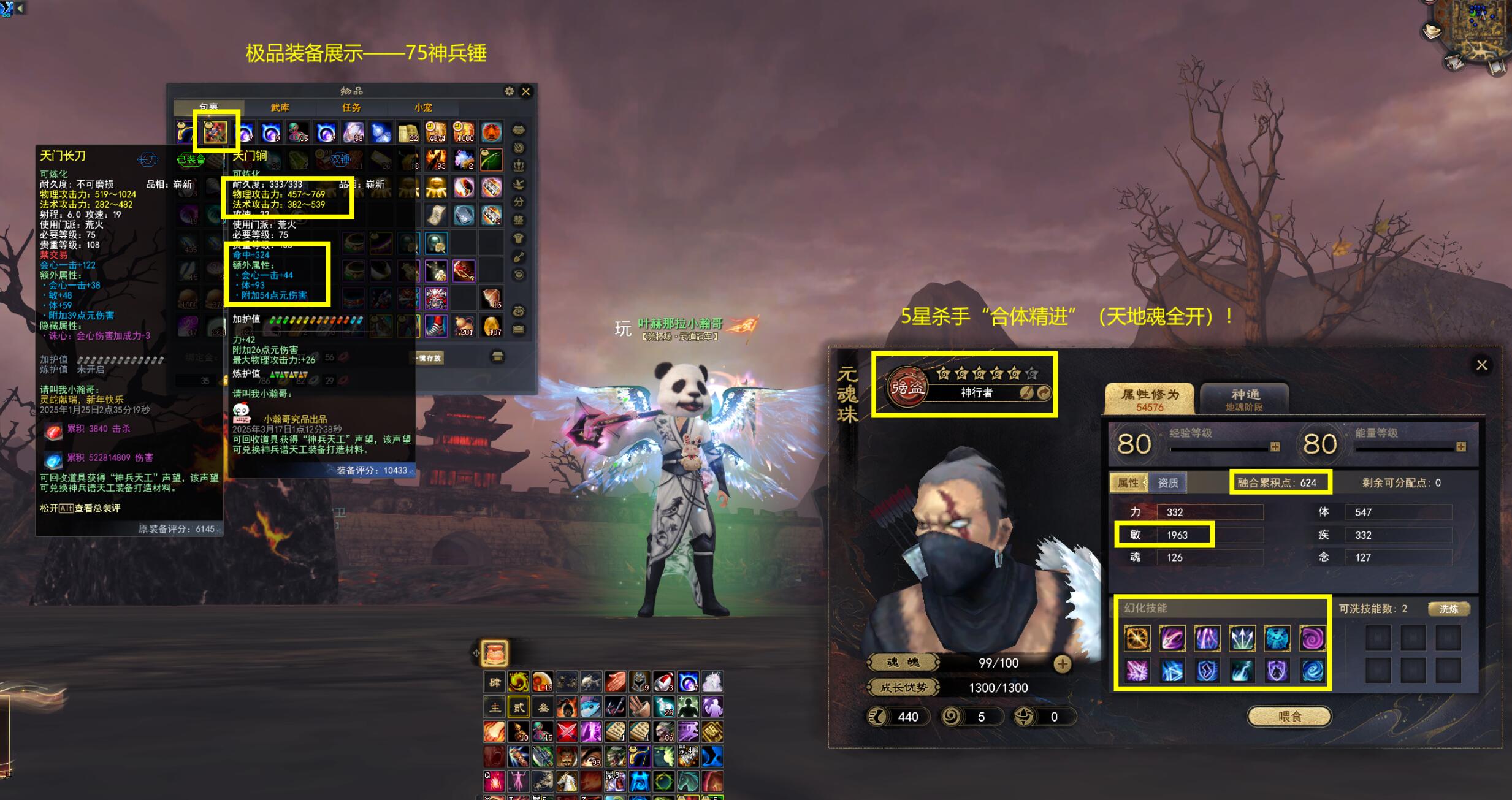1512x800 pixels.
Task: Click the 一键存放 store-all button
Action: (429, 358)
